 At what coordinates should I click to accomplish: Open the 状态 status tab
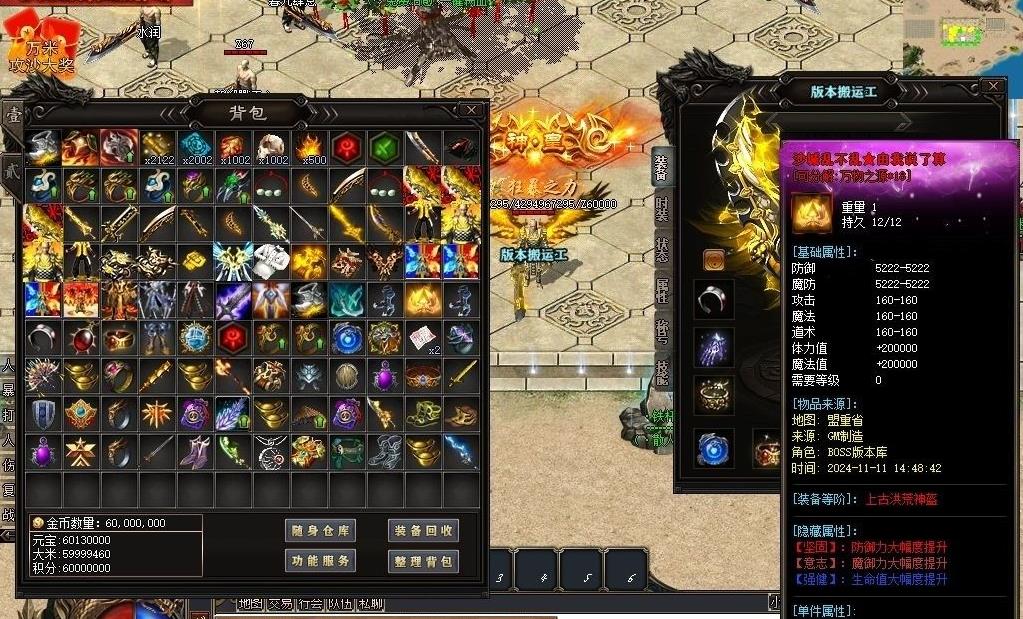662,251
